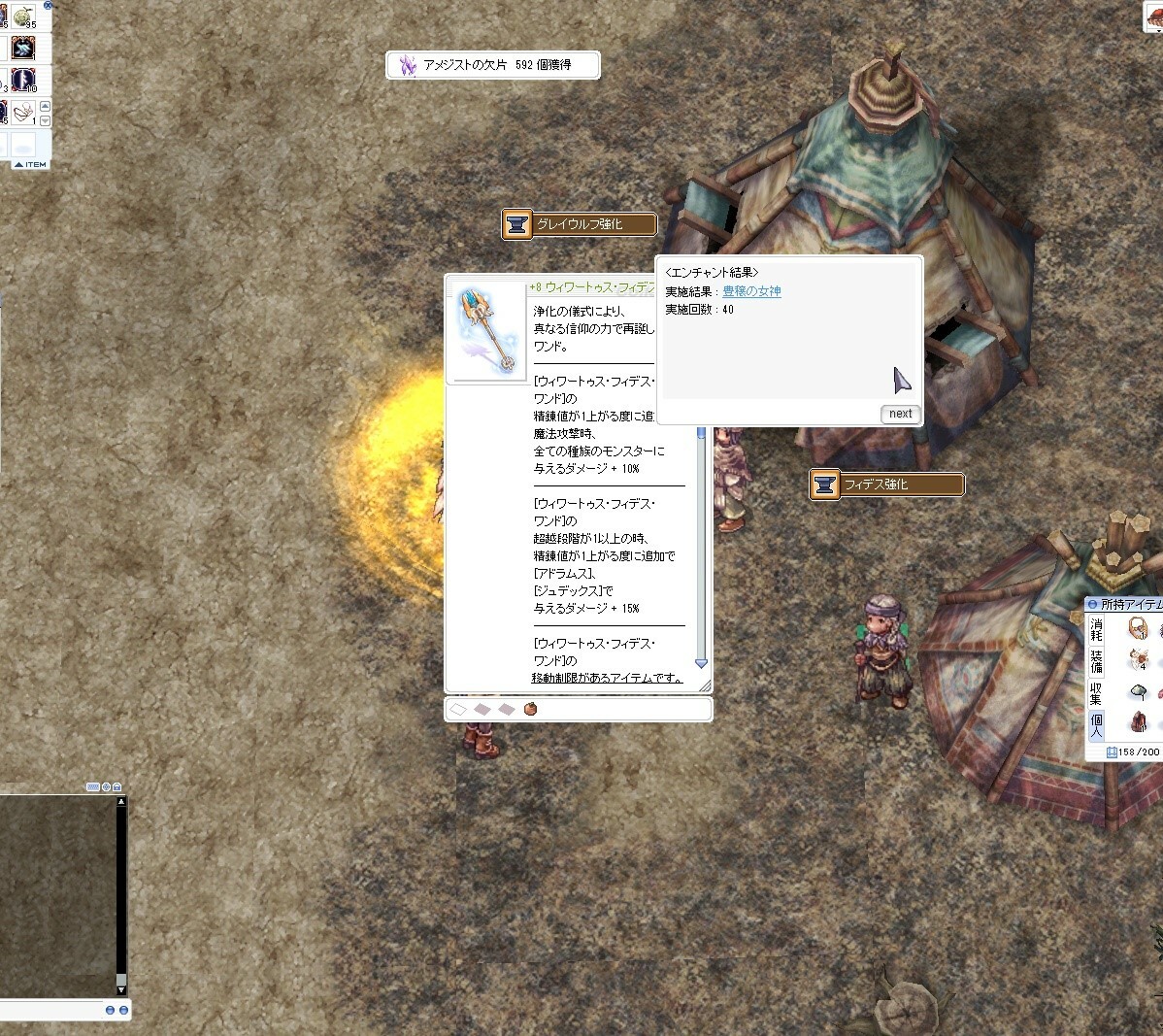Select the gray mushroom item in inventory
Image resolution: width=1163 pixels, height=1036 pixels.
point(1139,691)
